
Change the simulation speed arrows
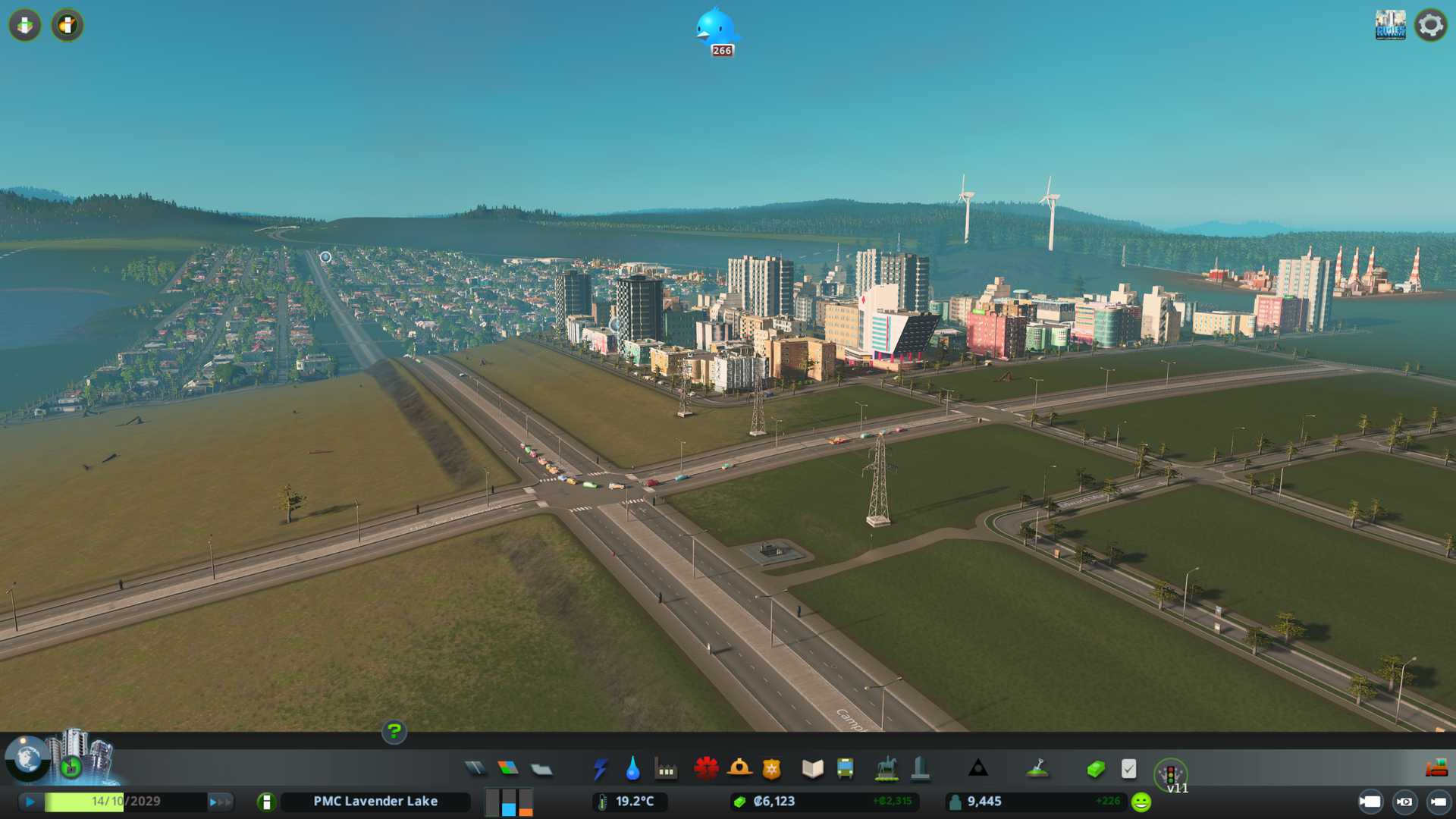(x=220, y=802)
